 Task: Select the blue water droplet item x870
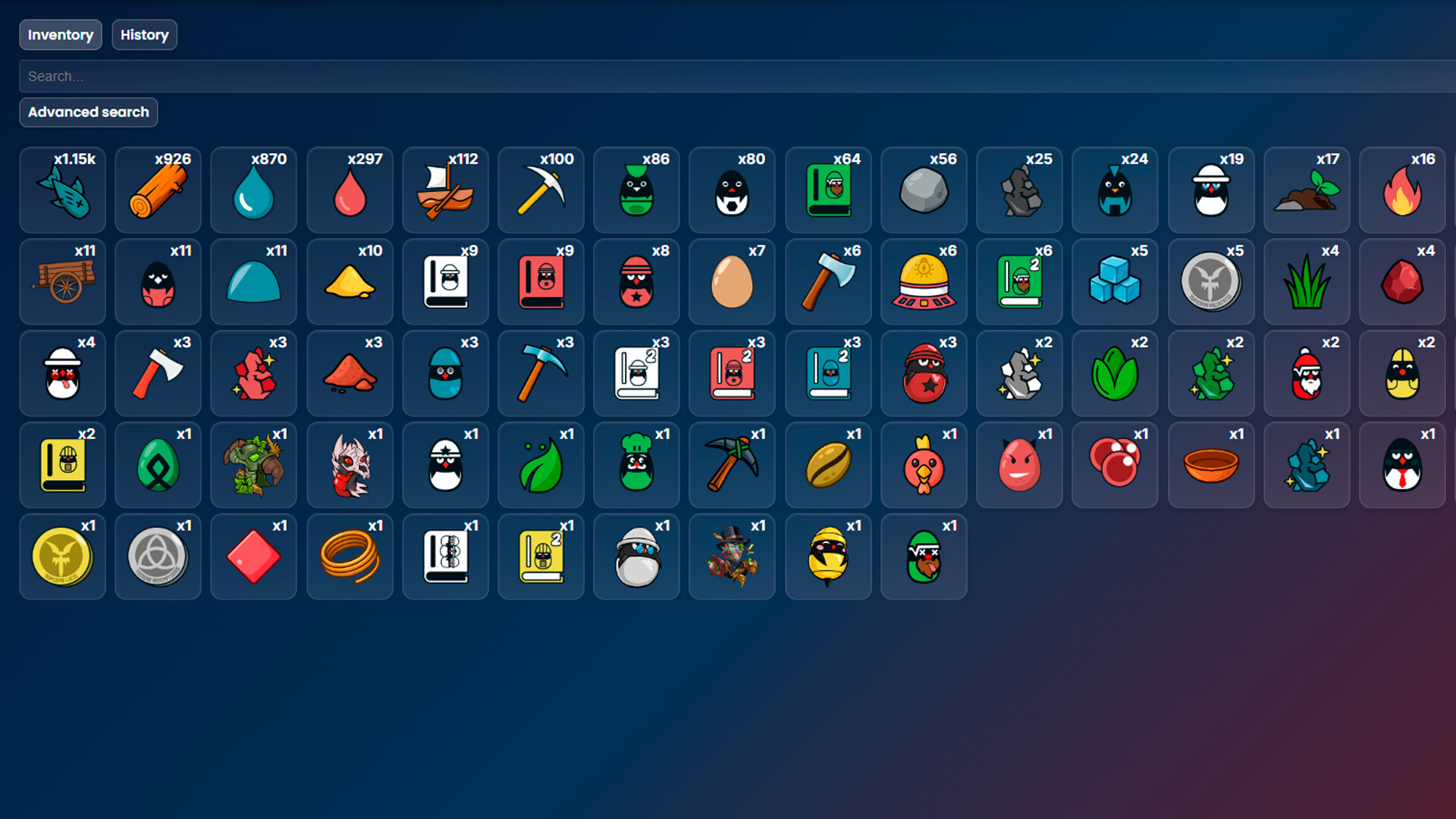pyautogui.click(x=253, y=190)
